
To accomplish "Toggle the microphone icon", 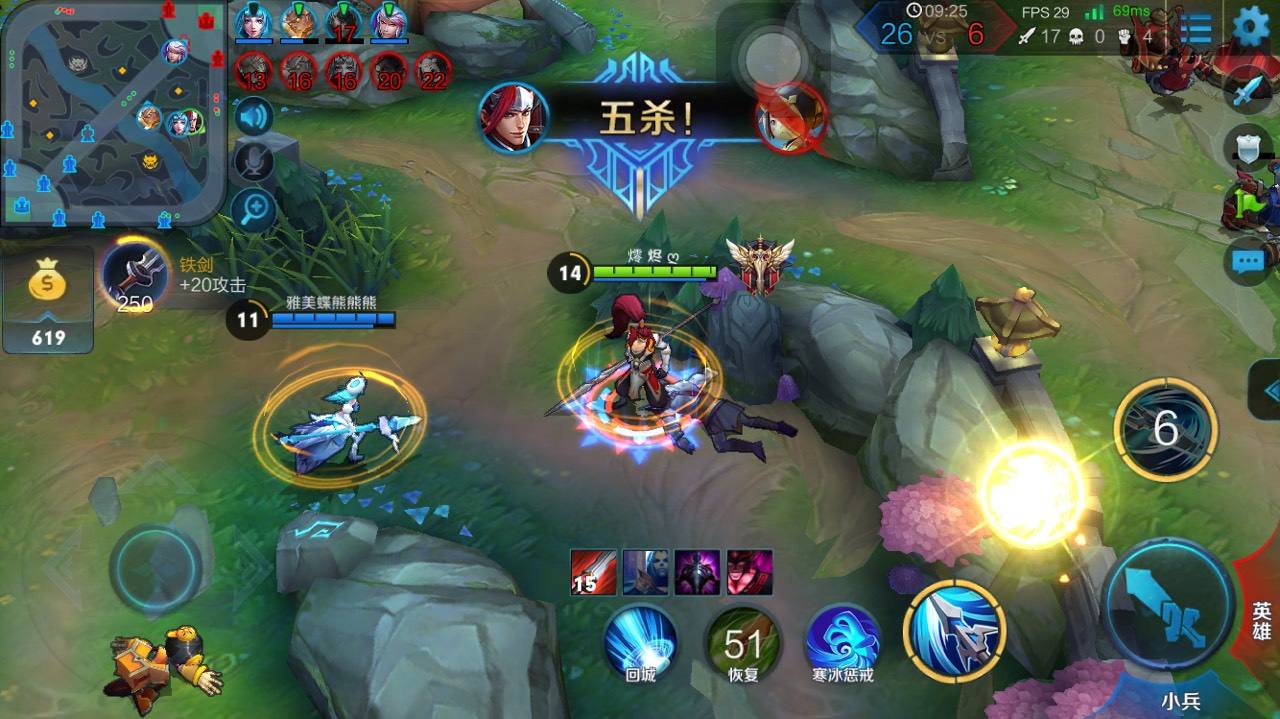I will pyautogui.click(x=254, y=162).
